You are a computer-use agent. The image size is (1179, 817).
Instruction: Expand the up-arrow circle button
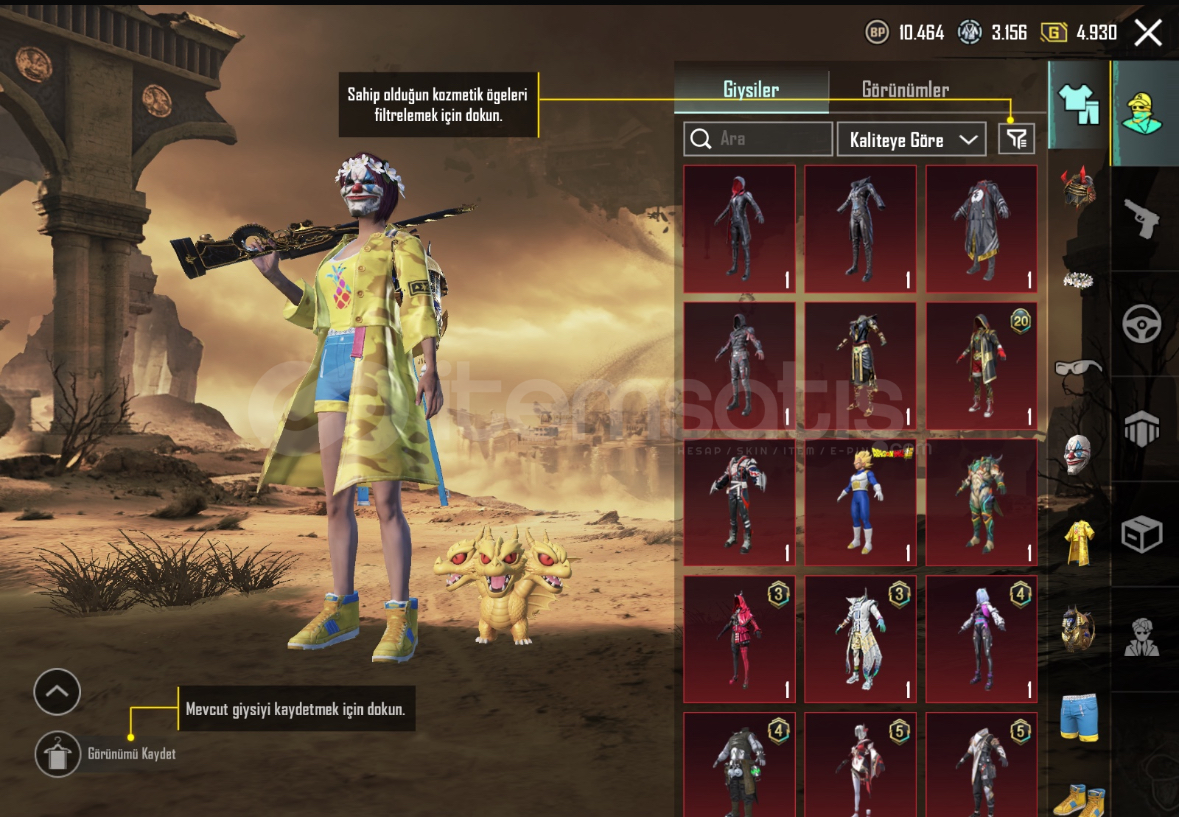tap(57, 691)
